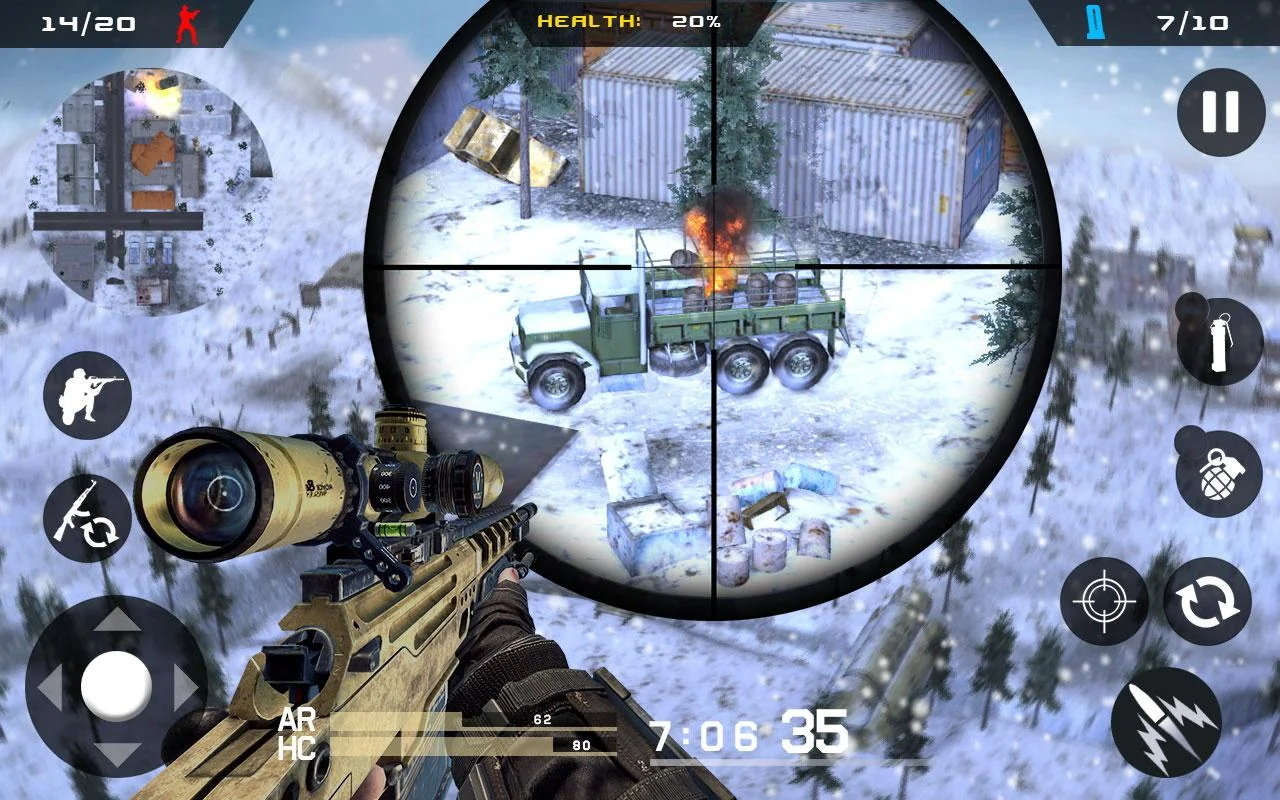This screenshot has width=1280, height=800.
Task: Tap the weapon reload circular-arrows icon
Action: 1210,600
